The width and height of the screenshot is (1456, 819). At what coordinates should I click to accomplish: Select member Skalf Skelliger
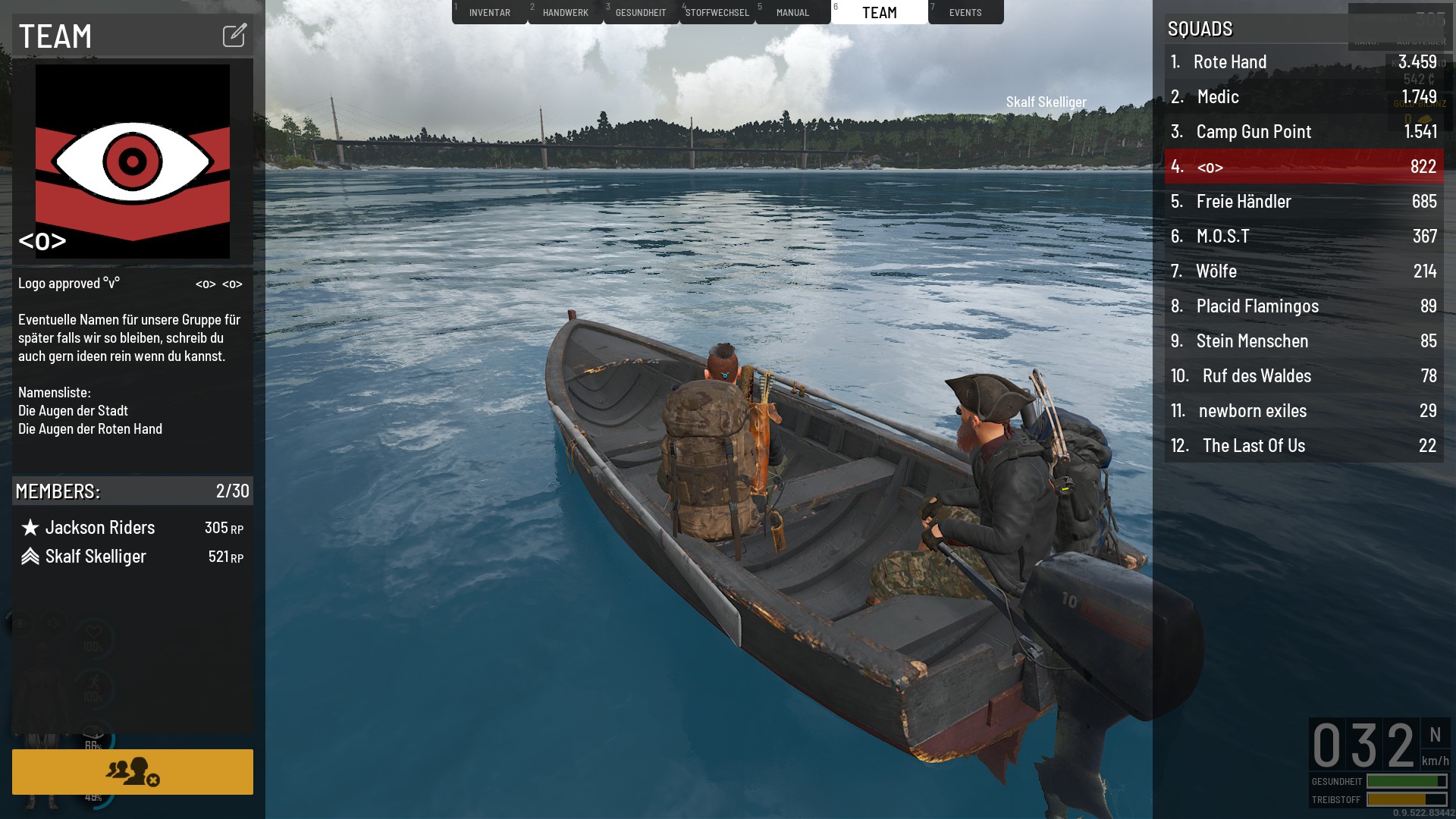pyautogui.click(x=96, y=557)
